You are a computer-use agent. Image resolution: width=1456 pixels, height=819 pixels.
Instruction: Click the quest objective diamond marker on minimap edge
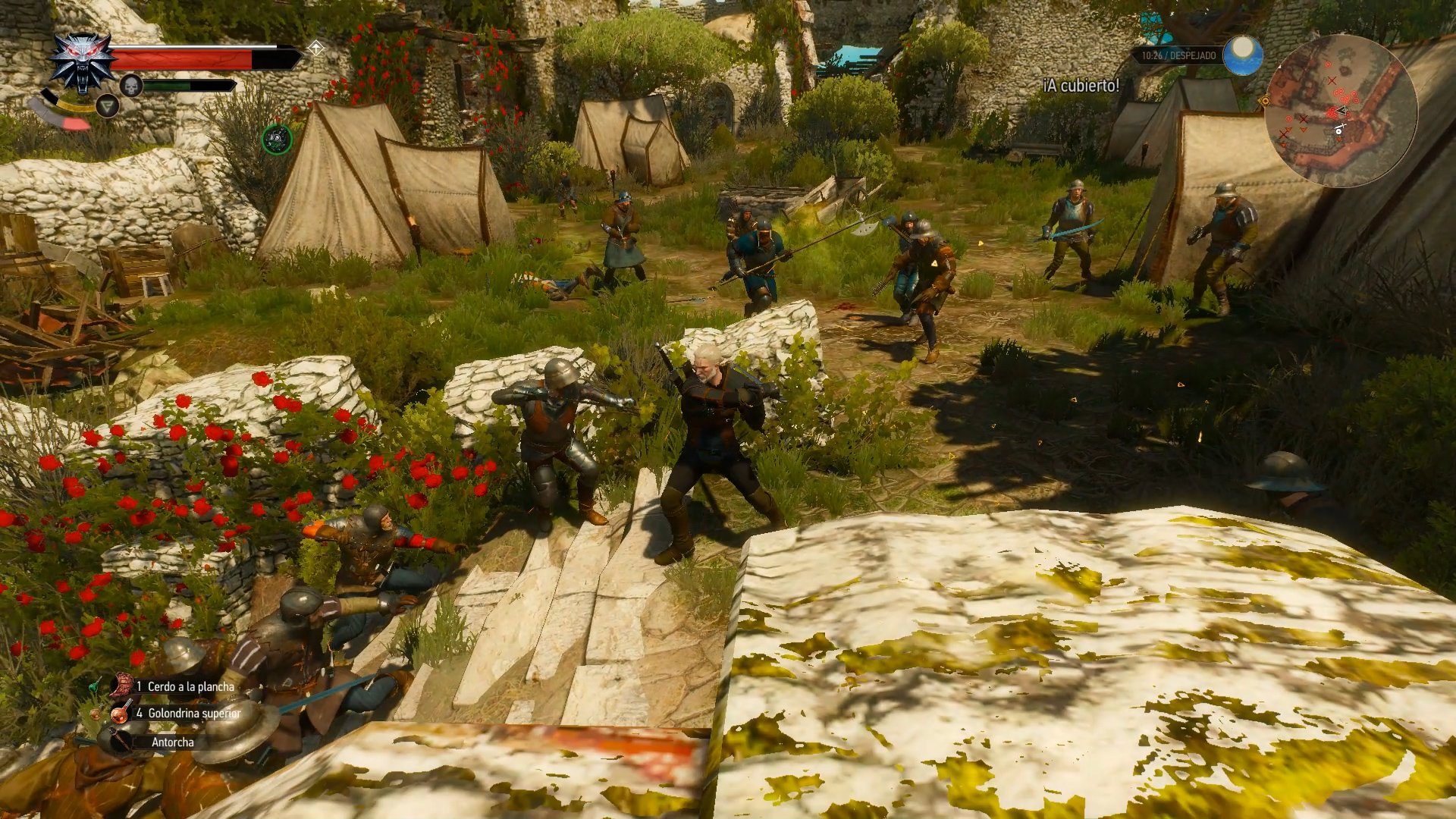[x=1265, y=101]
